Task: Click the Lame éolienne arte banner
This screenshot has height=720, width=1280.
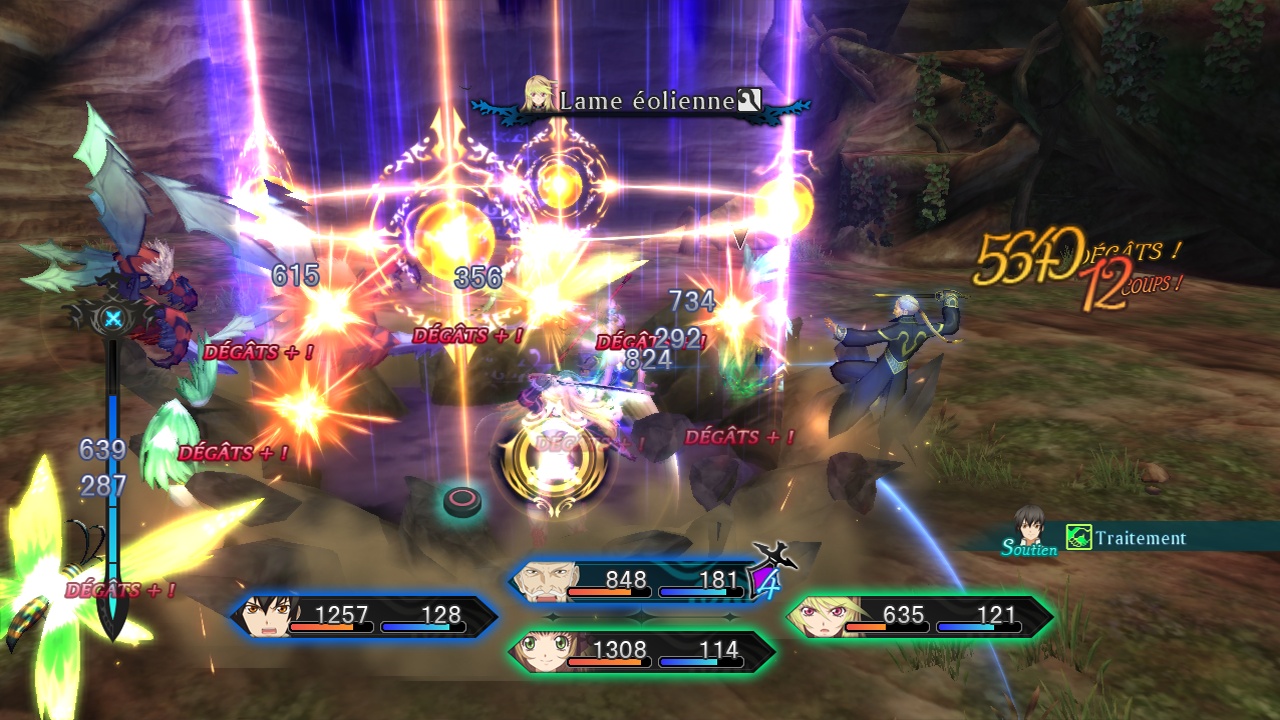Action: pyautogui.click(x=640, y=101)
